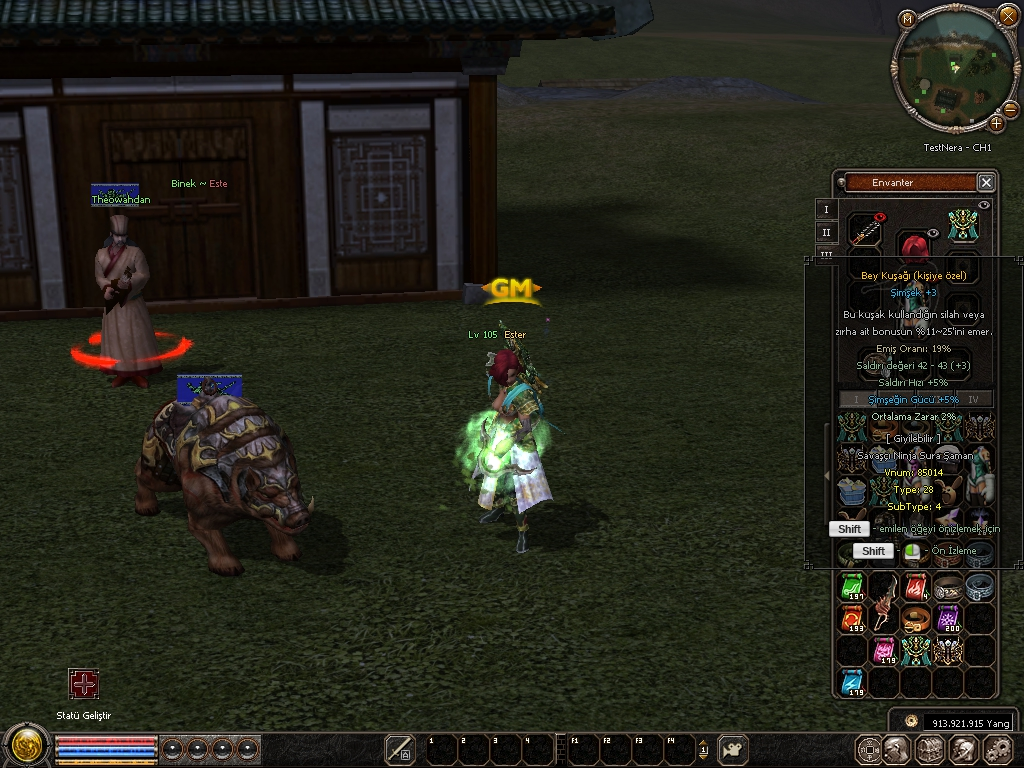Screen dimensions: 1024x768
Task: Toggle the camera icon beside the quickslots
Action: coord(734,749)
